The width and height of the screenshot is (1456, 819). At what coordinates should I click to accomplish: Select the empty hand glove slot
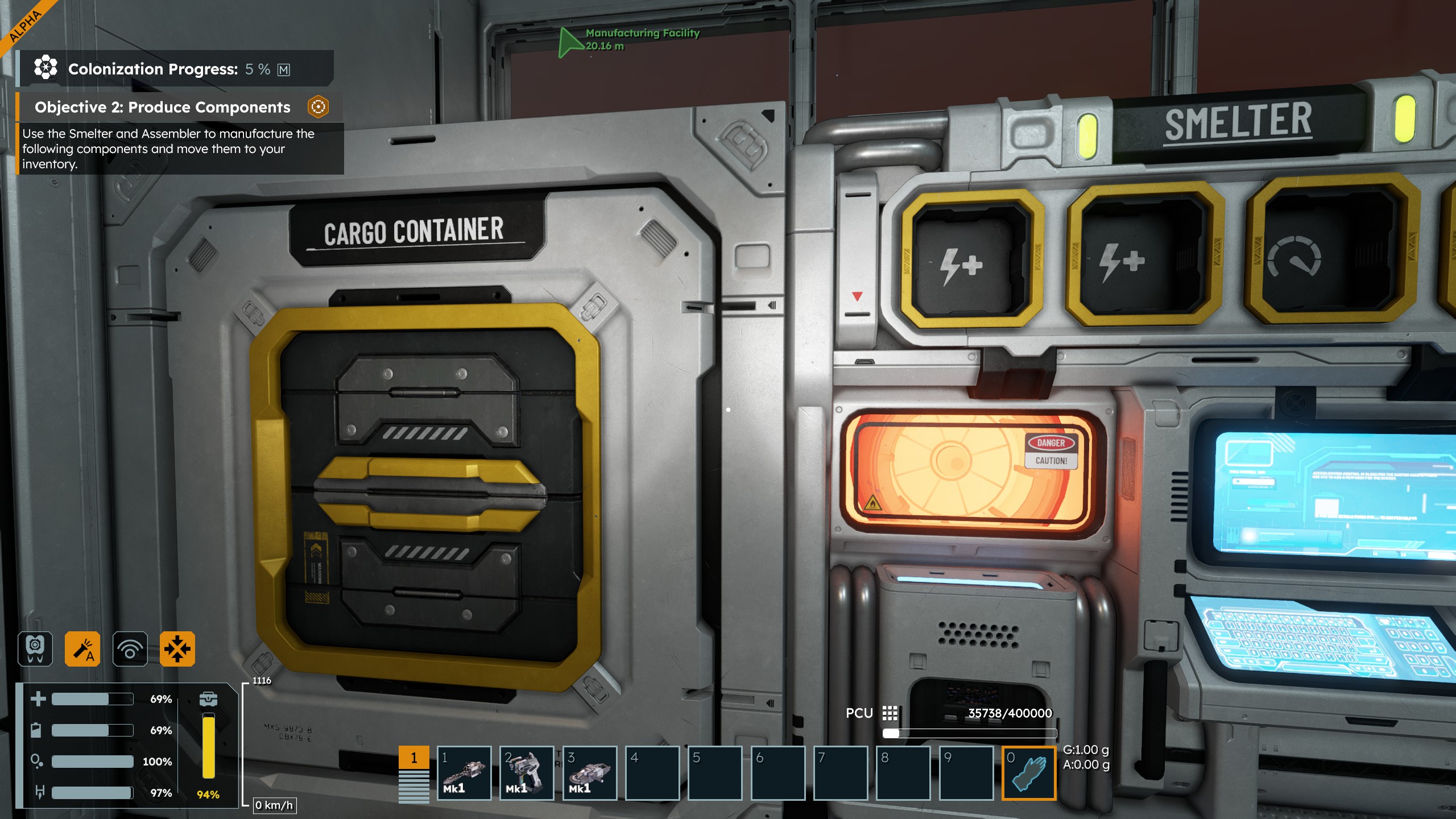point(1028,772)
